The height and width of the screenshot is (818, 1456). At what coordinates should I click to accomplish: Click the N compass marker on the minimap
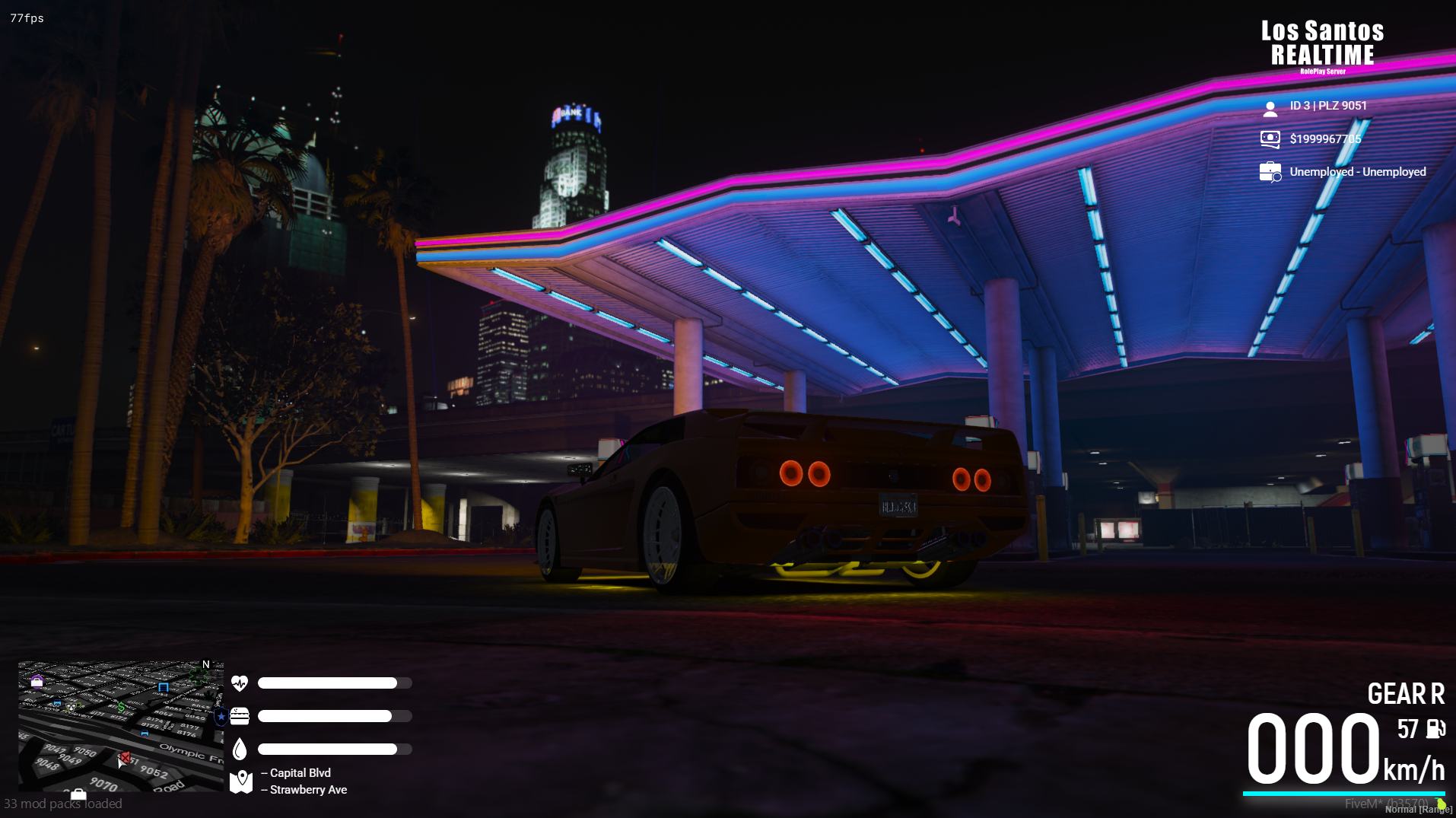(x=205, y=665)
